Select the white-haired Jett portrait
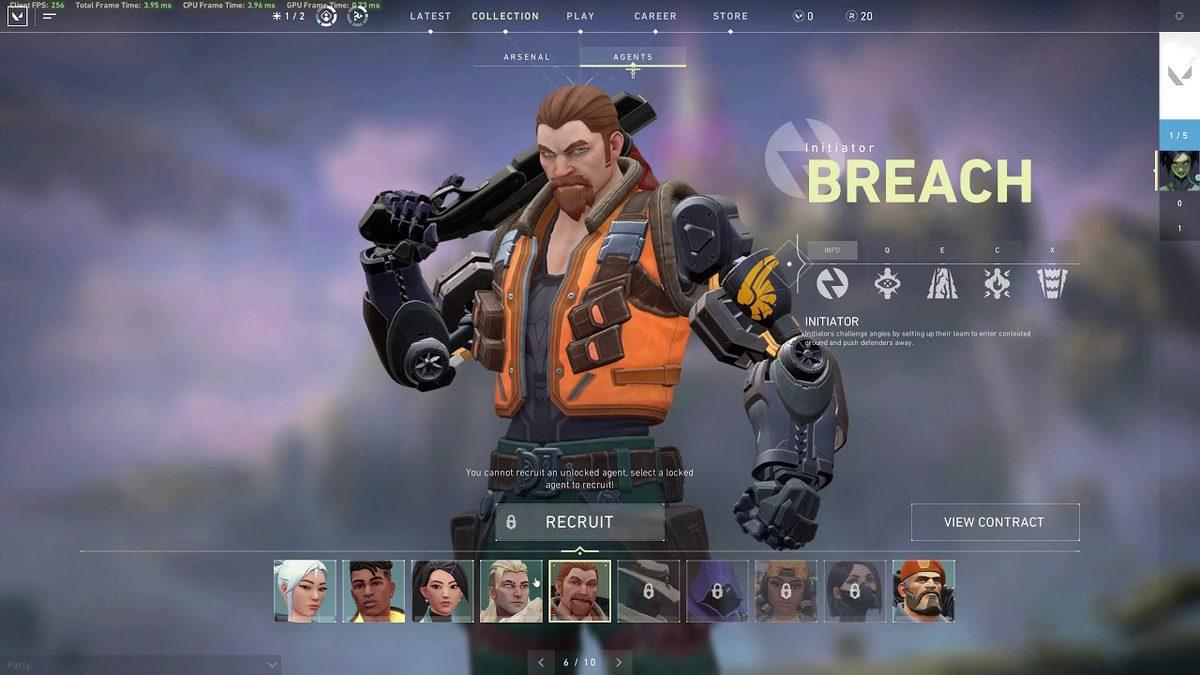 tap(305, 591)
